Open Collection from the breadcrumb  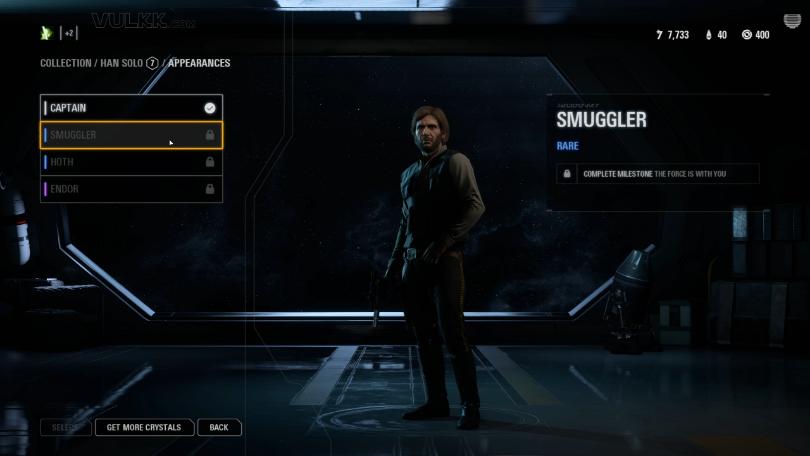click(x=65, y=63)
